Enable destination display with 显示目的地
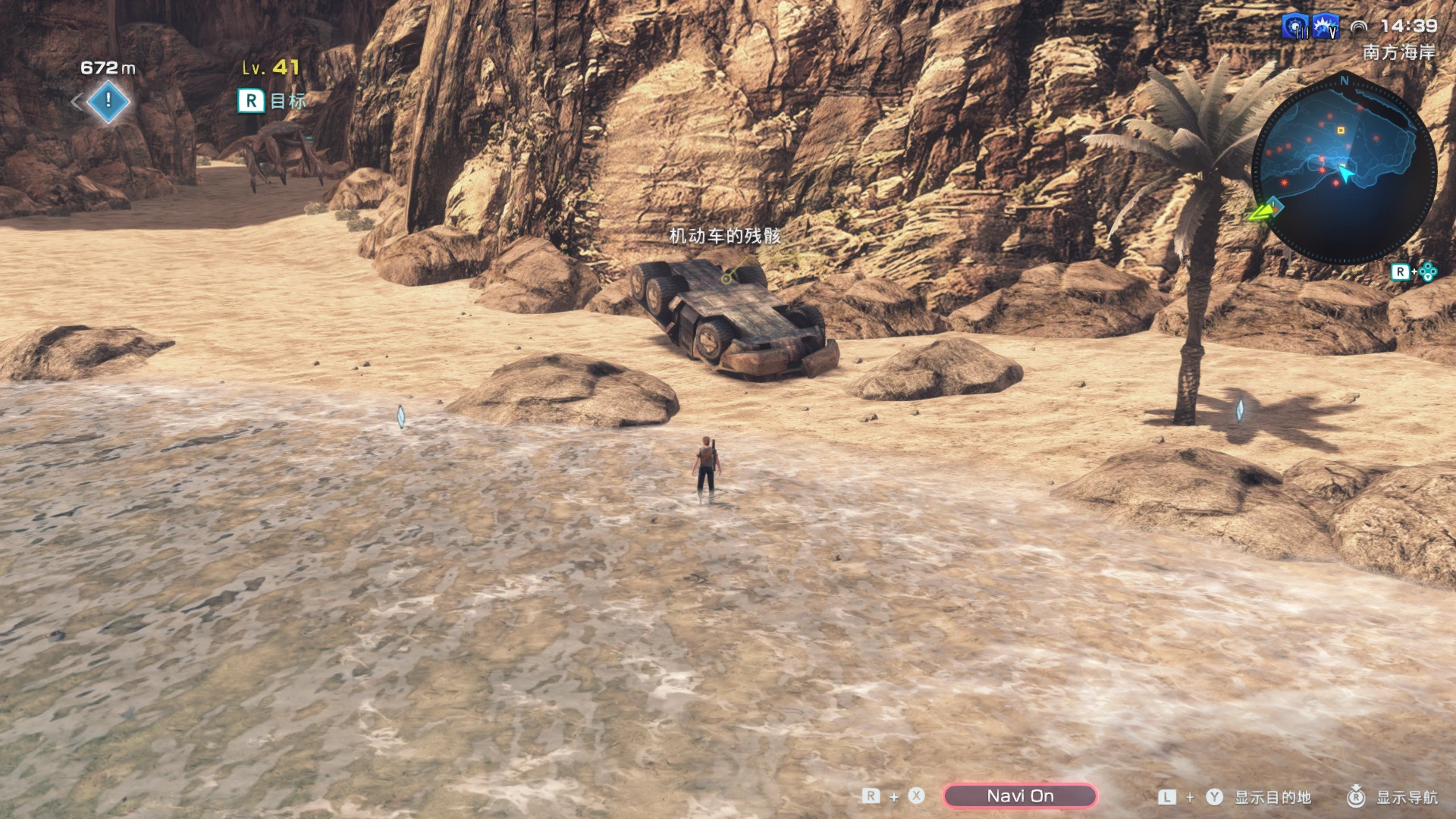Viewport: 1456px width, 819px height. (1273, 797)
